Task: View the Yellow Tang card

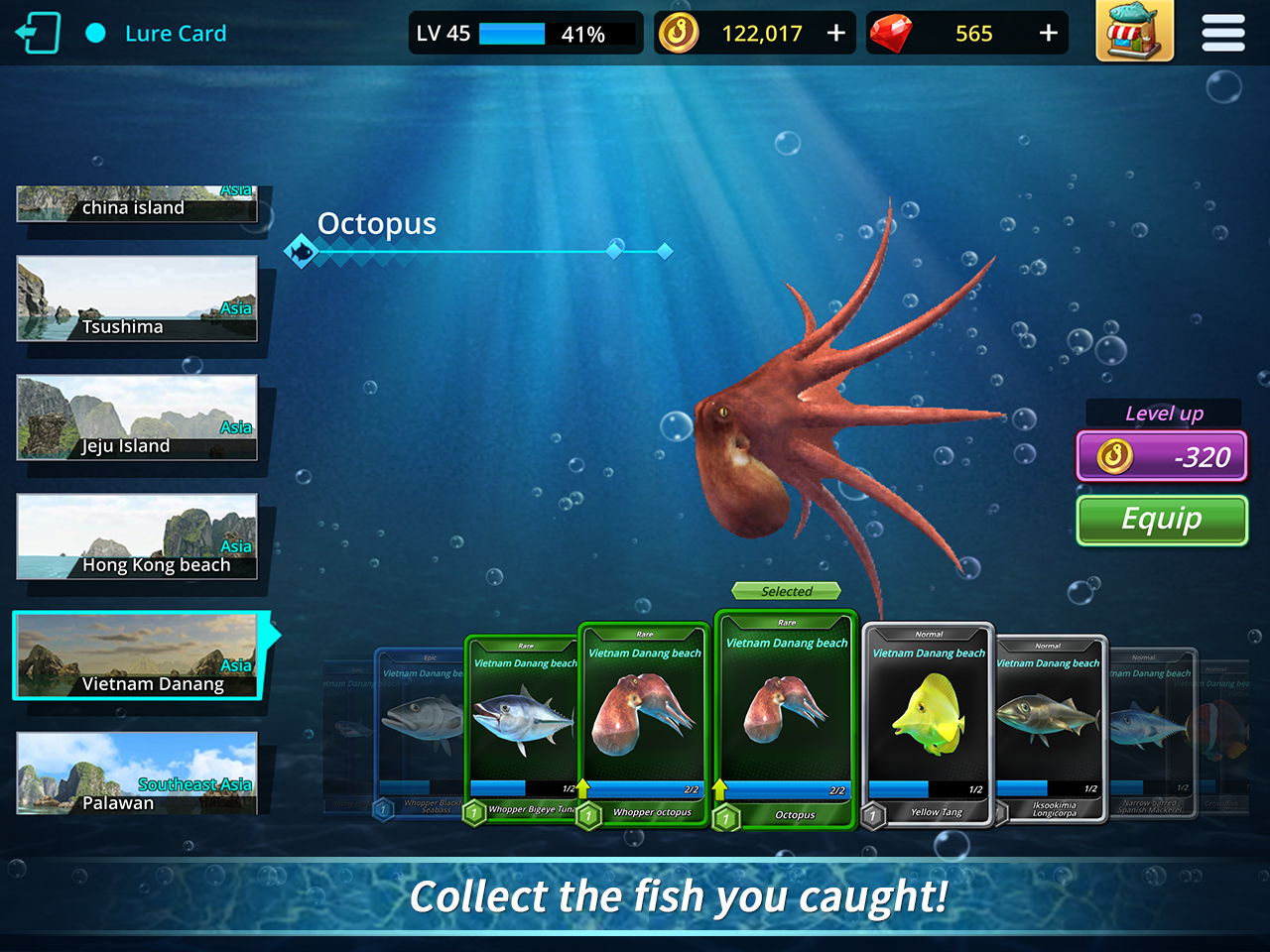Action: pyautogui.click(x=928, y=714)
